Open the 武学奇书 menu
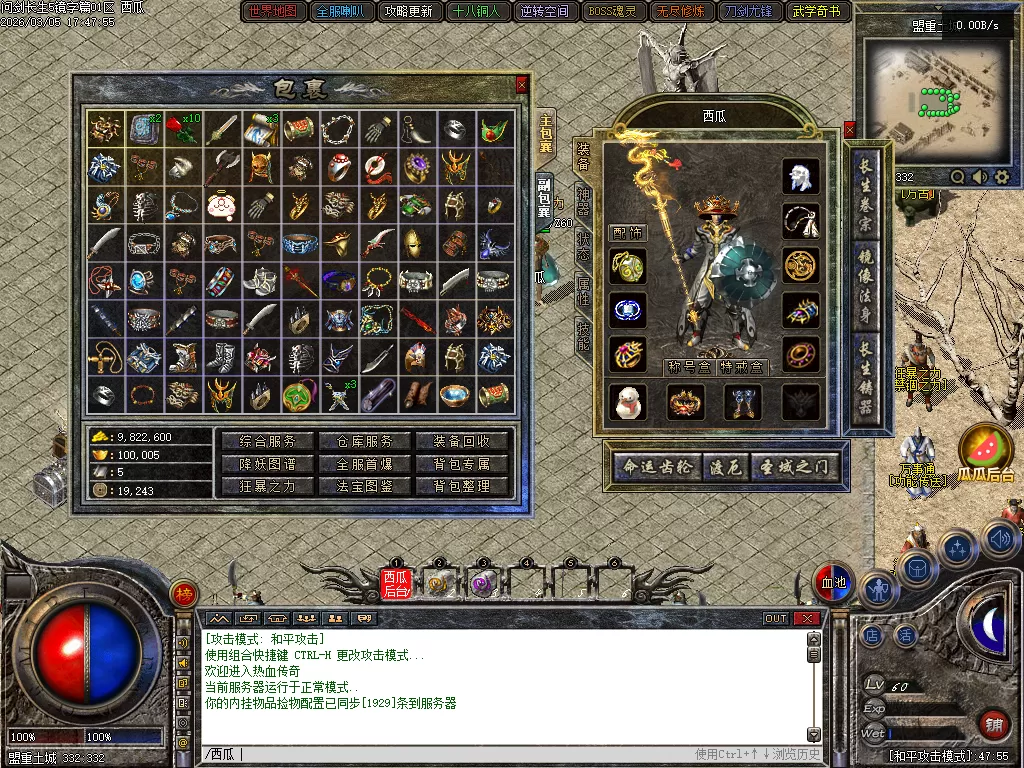This screenshot has height=768, width=1024. (816, 12)
